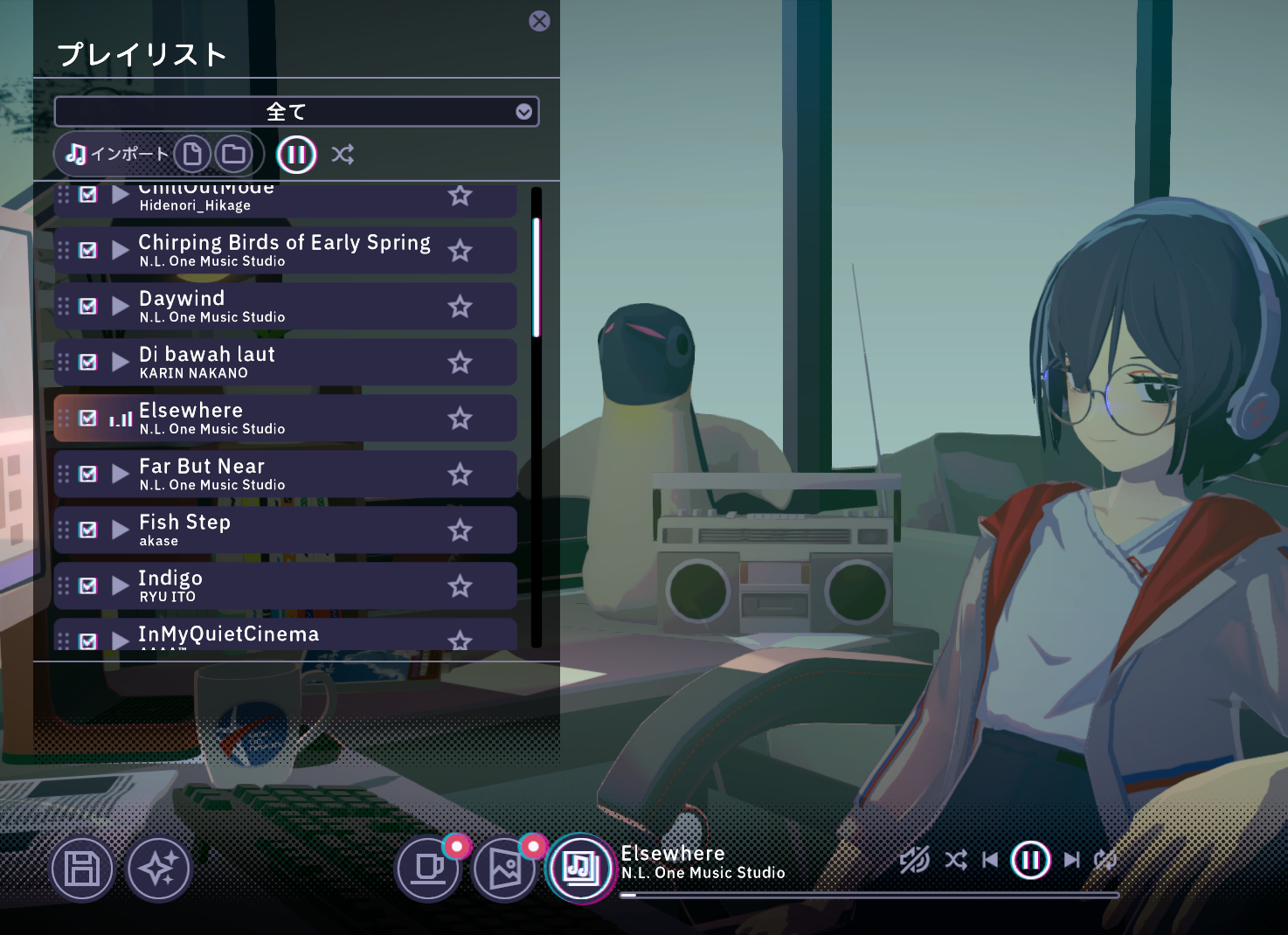The image size is (1288, 935).
Task: Import songs from a folder icon
Action: coord(232,154)
